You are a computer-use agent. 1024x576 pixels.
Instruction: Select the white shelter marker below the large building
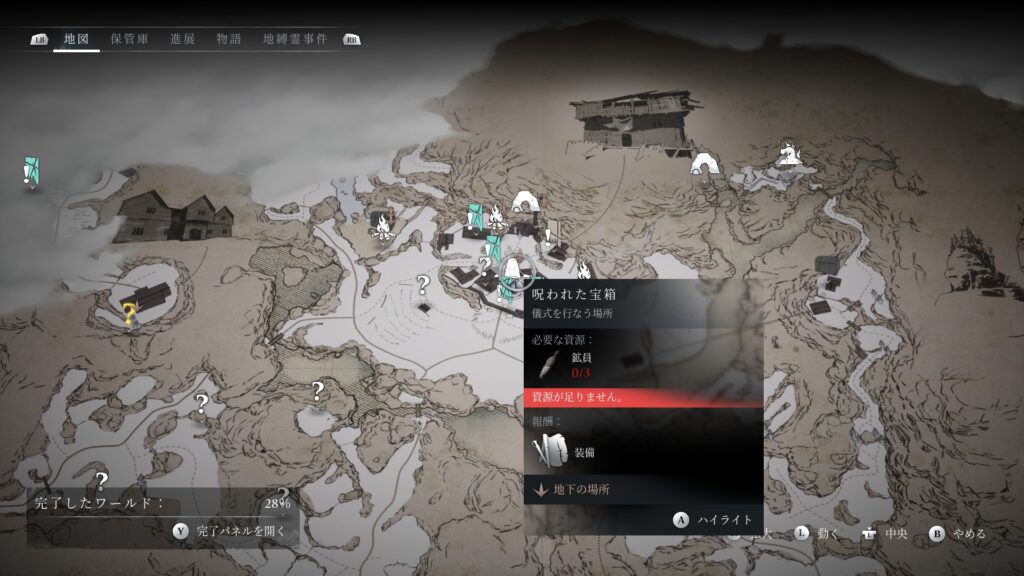click(706, 162)
